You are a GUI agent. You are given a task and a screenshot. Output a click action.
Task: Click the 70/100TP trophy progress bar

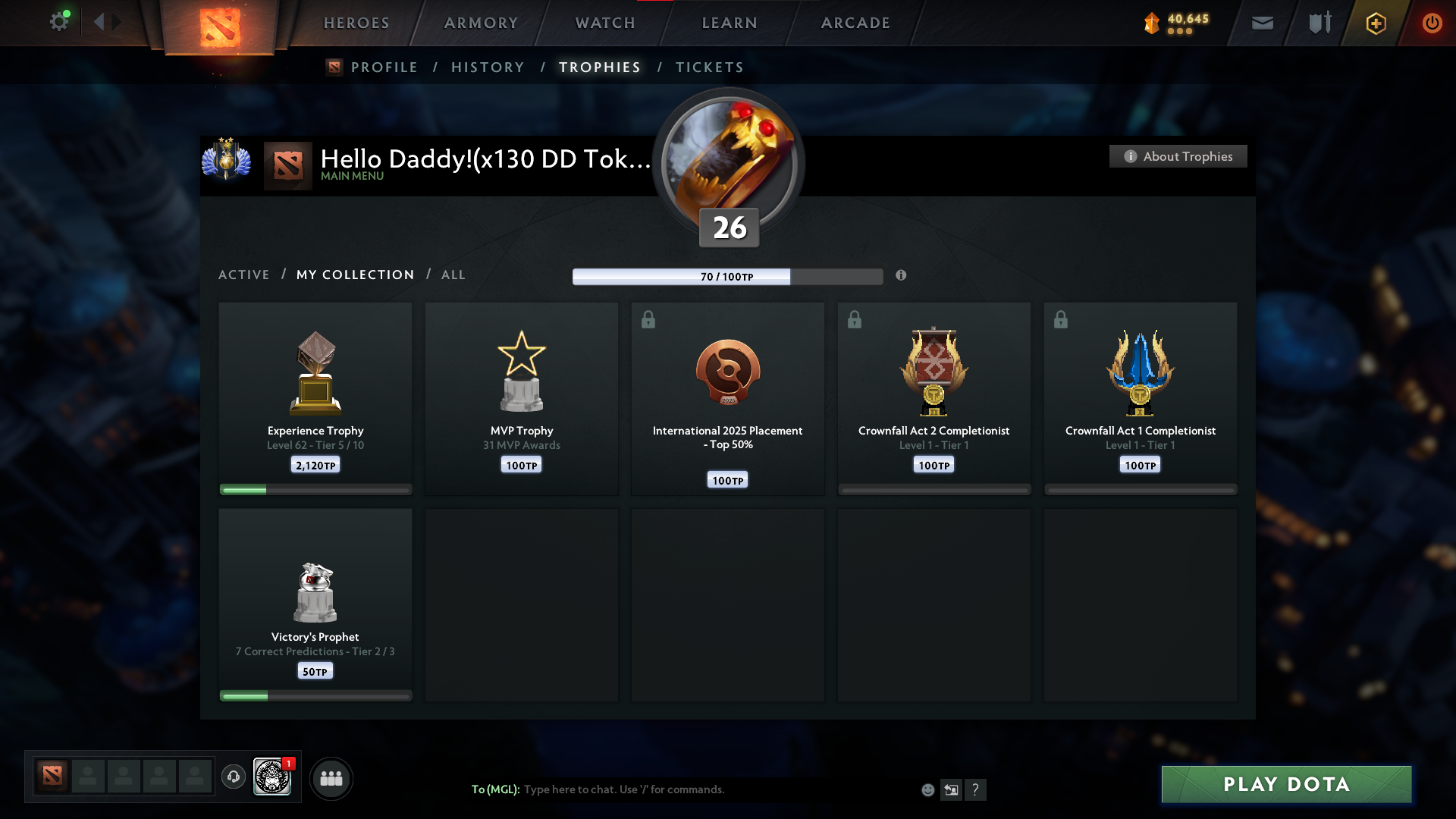(728, 276)
